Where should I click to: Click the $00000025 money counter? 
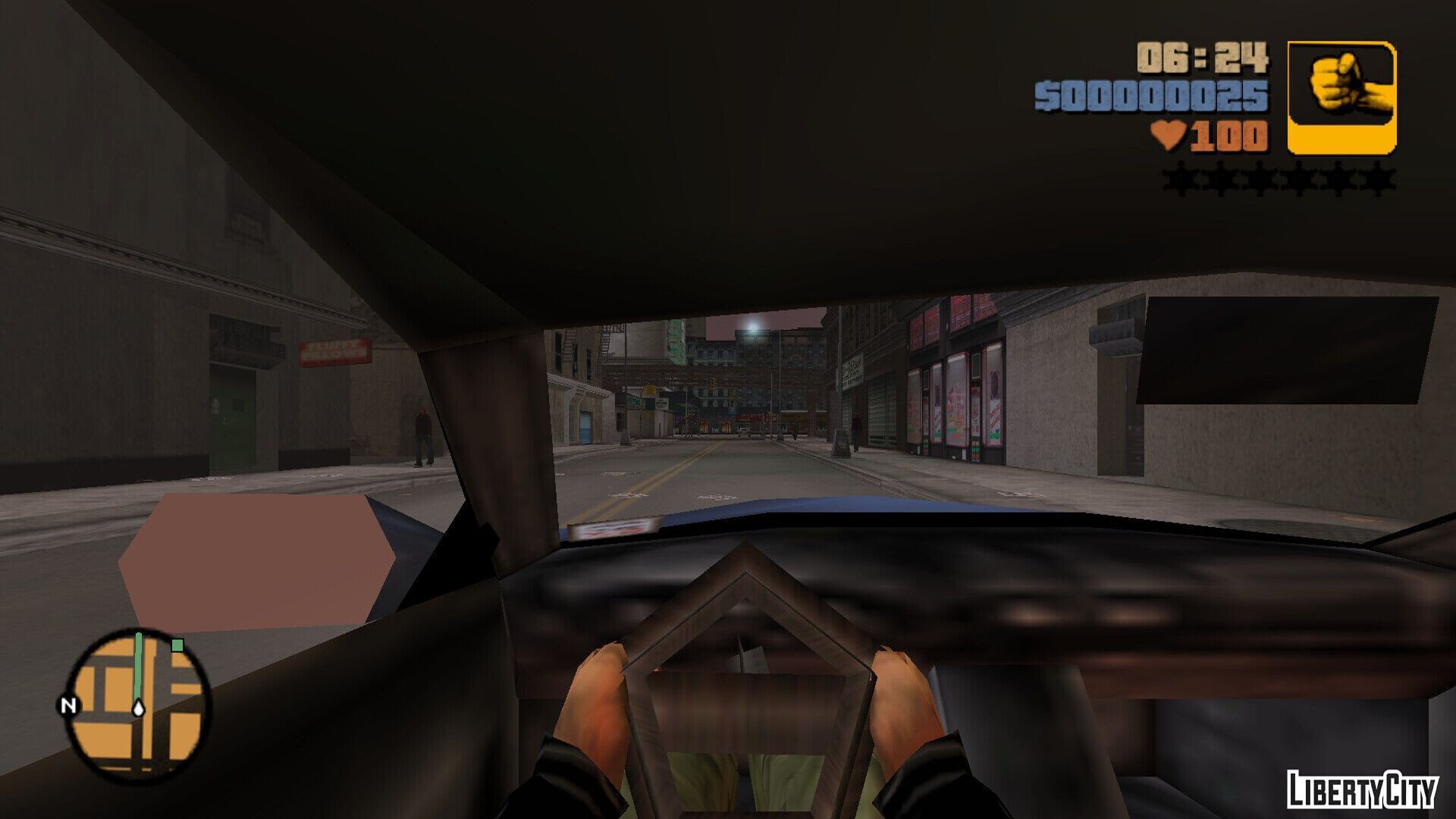coord(1152,96)
